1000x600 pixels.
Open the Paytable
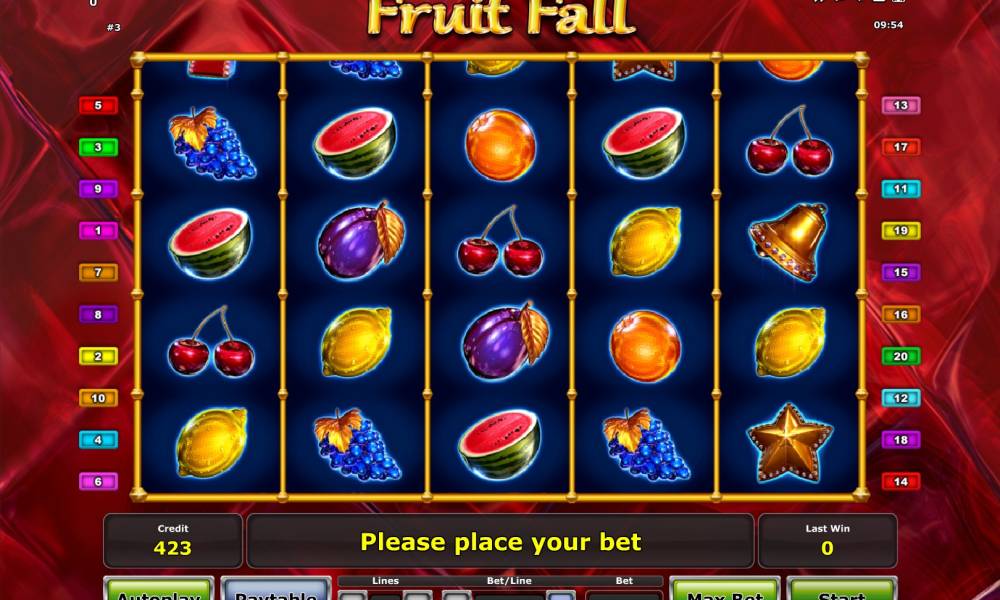coord(275,590)
